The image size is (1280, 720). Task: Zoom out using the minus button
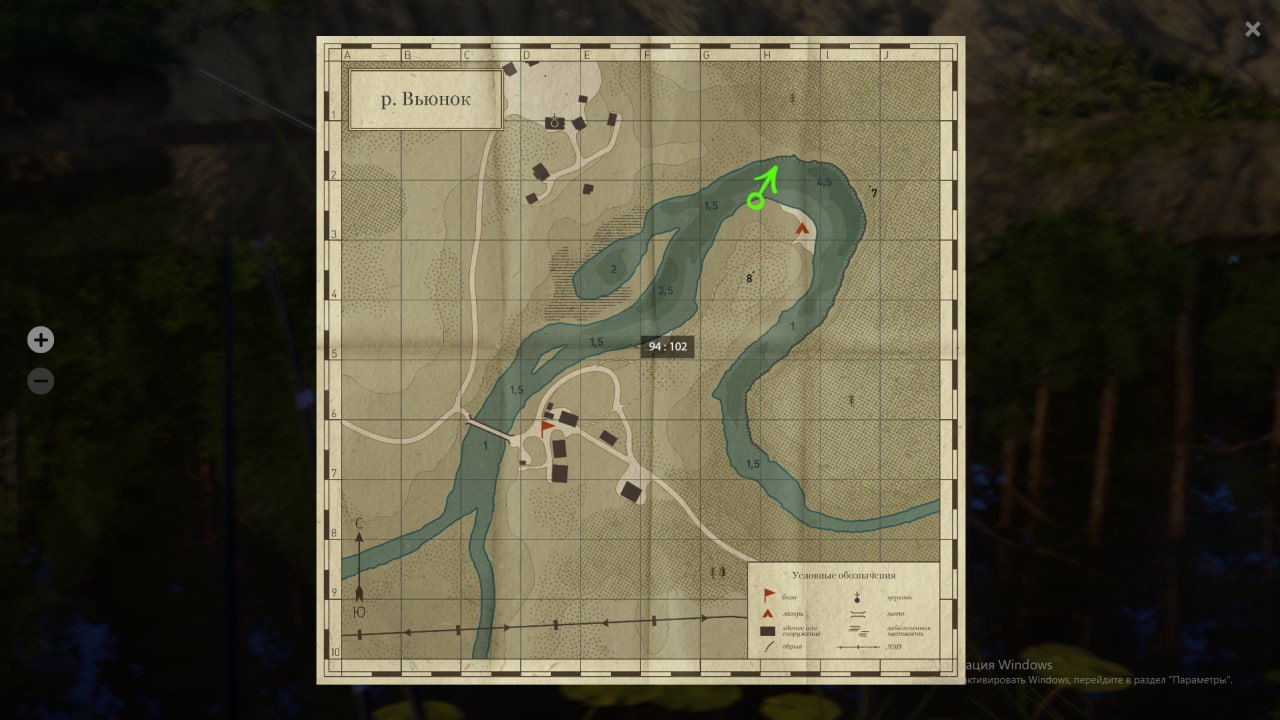point(40,381)
